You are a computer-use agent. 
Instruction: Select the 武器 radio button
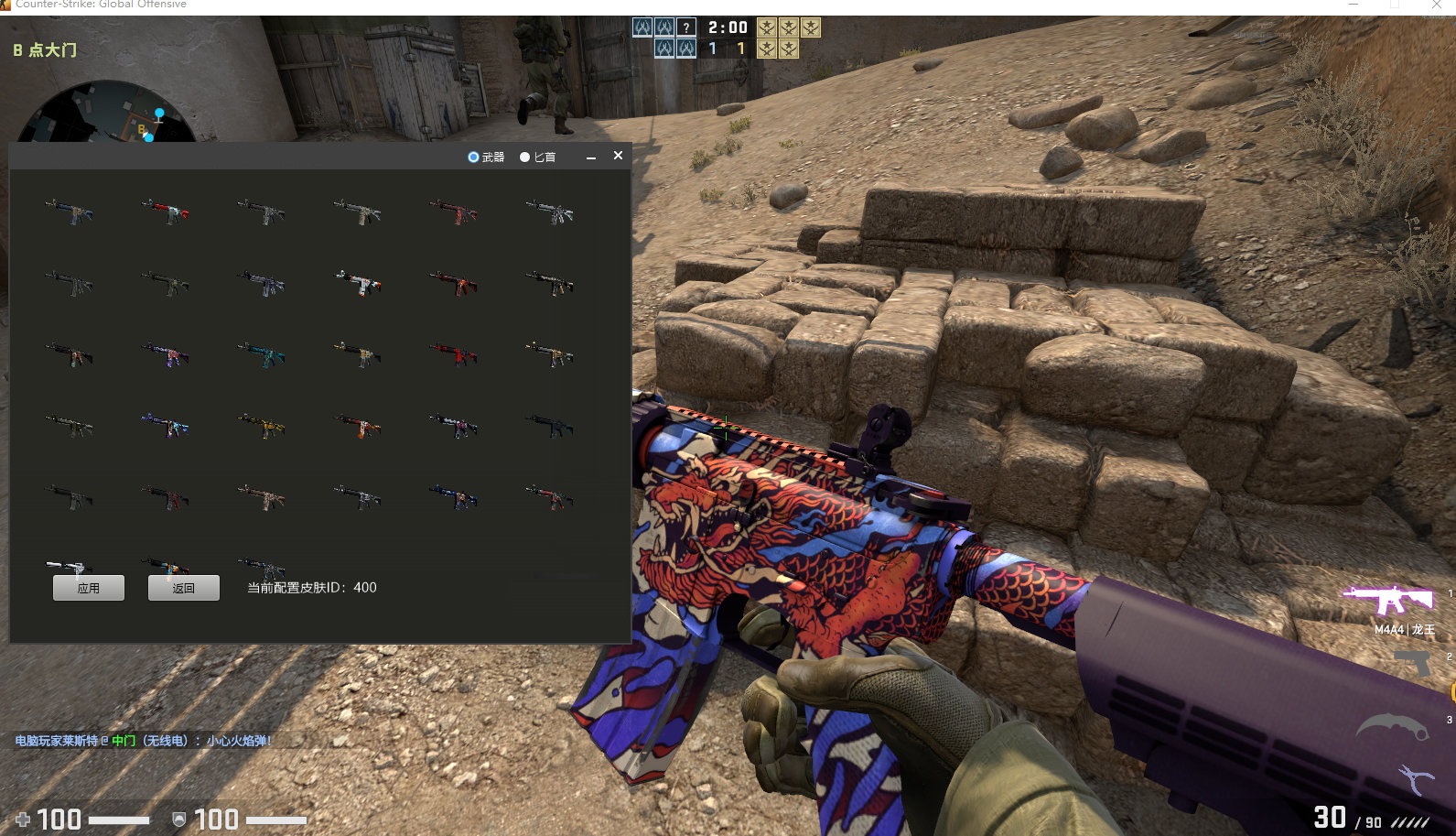coord(471,157)
